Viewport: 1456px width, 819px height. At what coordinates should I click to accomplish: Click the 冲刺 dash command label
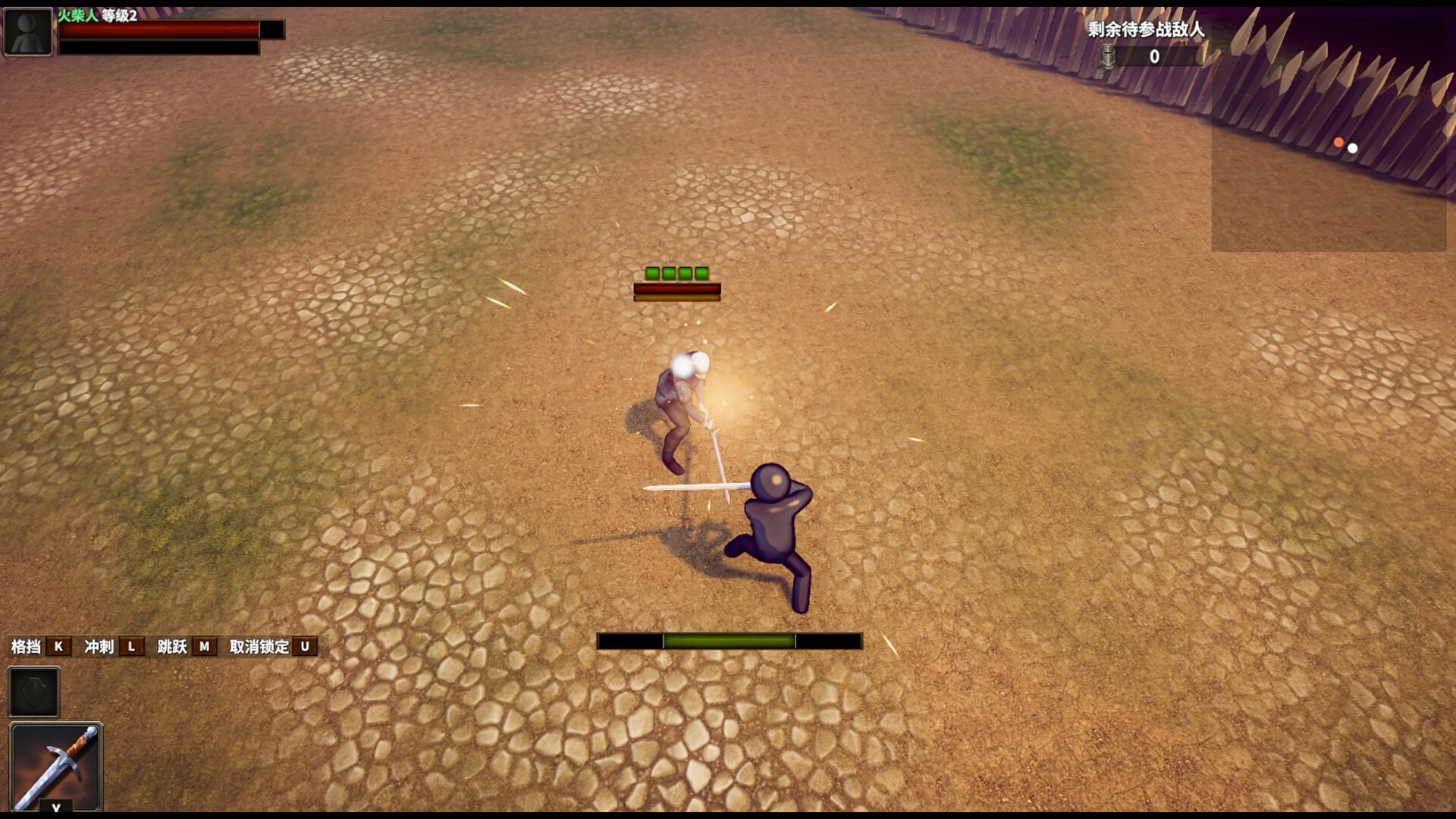99,648
